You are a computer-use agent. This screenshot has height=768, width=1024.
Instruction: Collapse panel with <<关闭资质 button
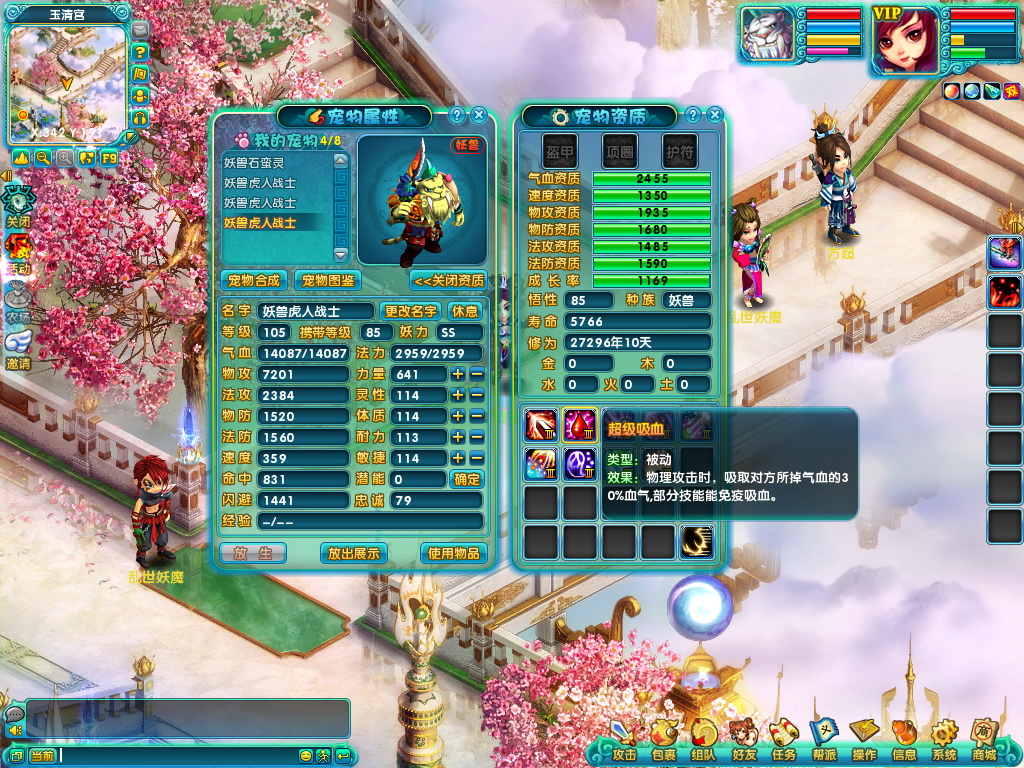(x=449, y=280)
